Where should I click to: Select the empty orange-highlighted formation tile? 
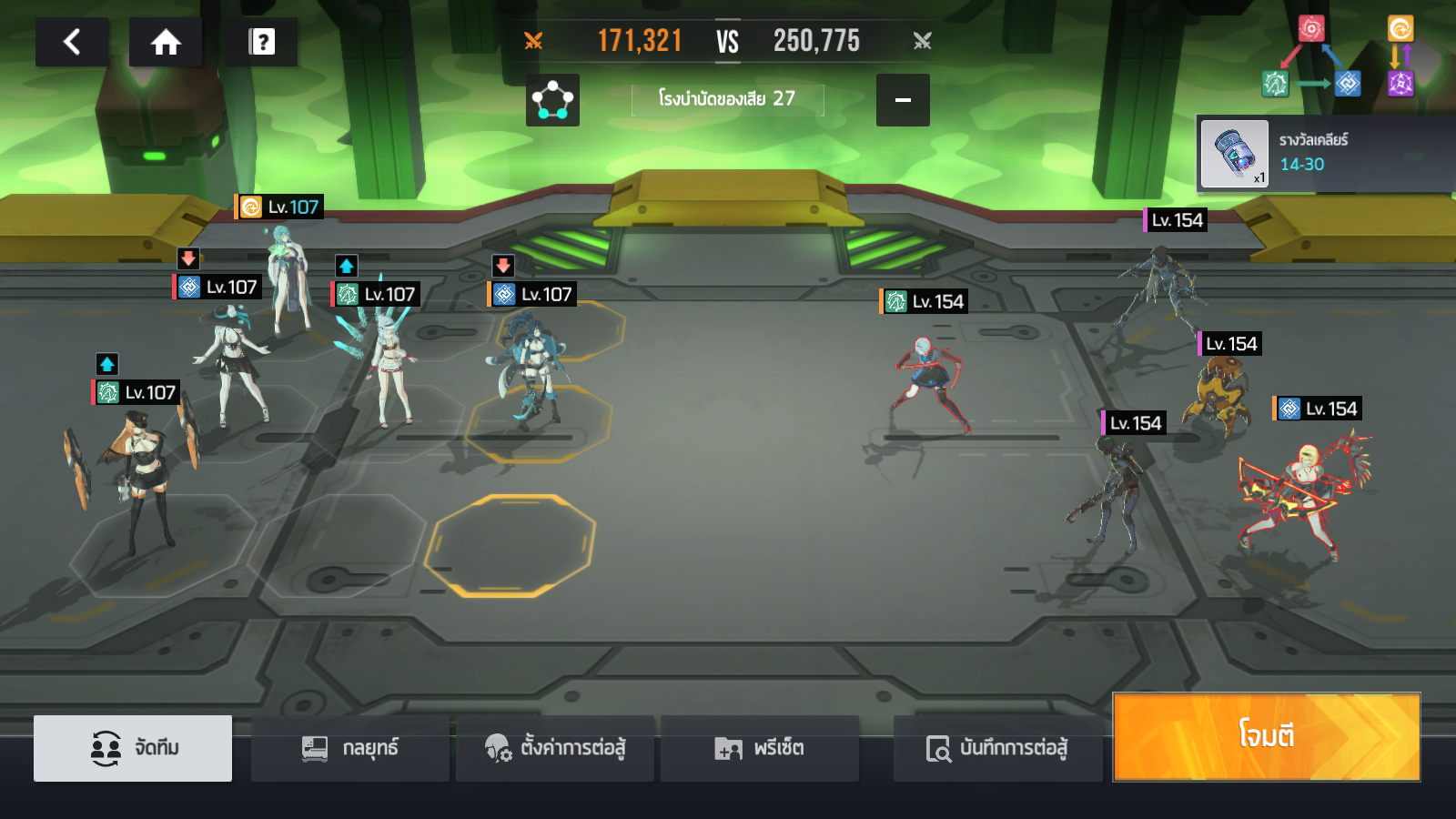tap(510, 545)
